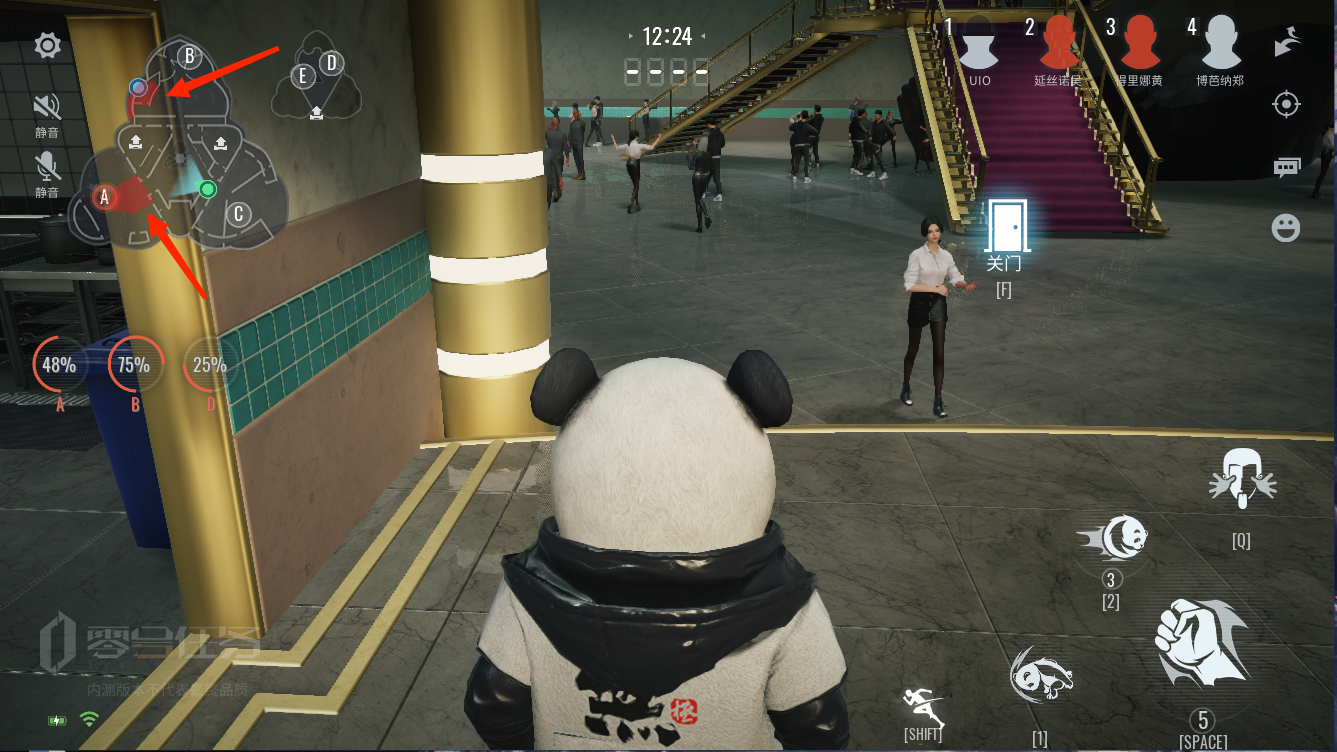Viewport: 1337px width, 752px height.
Task: Select player 4 博芭纳郑 portrait
Action: (1220, 43)
